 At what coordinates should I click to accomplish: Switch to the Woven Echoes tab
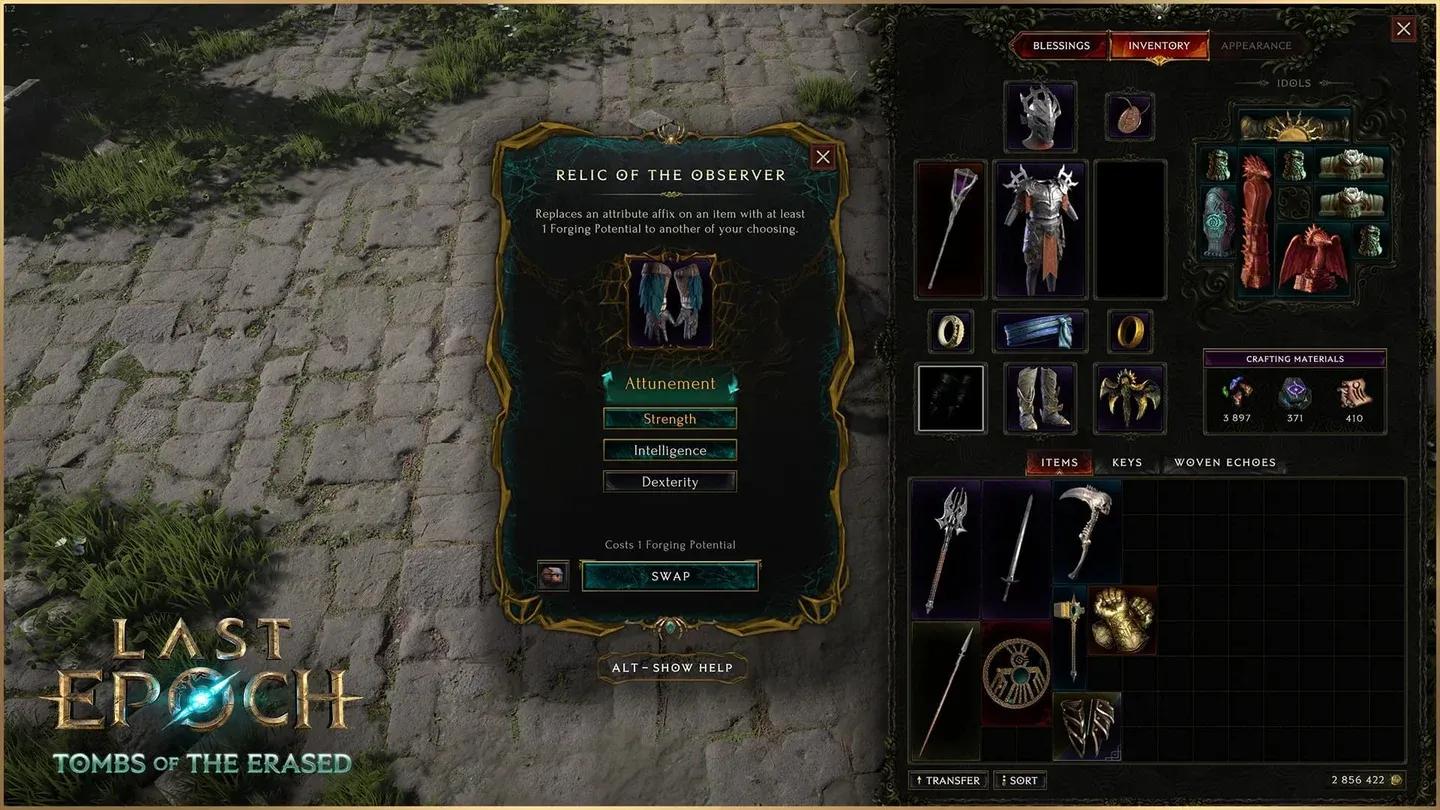pyautogui.click(x=1224, y=462)
